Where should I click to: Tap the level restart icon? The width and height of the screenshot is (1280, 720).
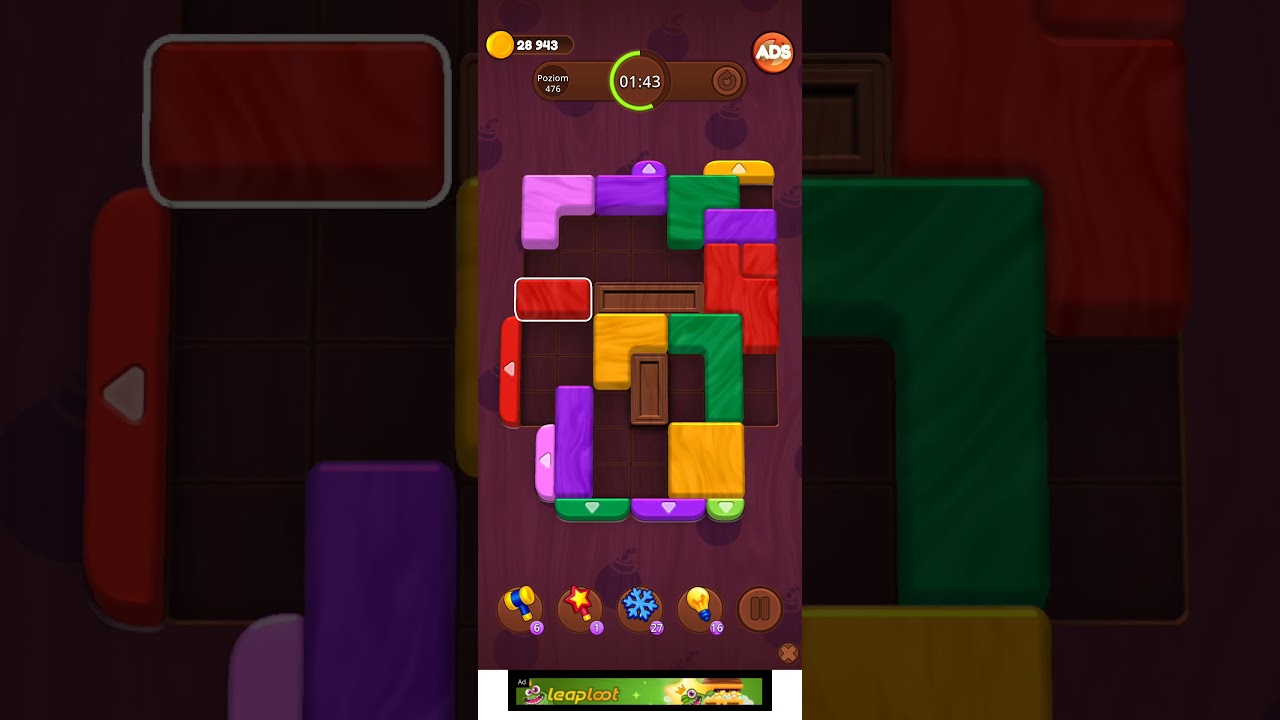727,81
